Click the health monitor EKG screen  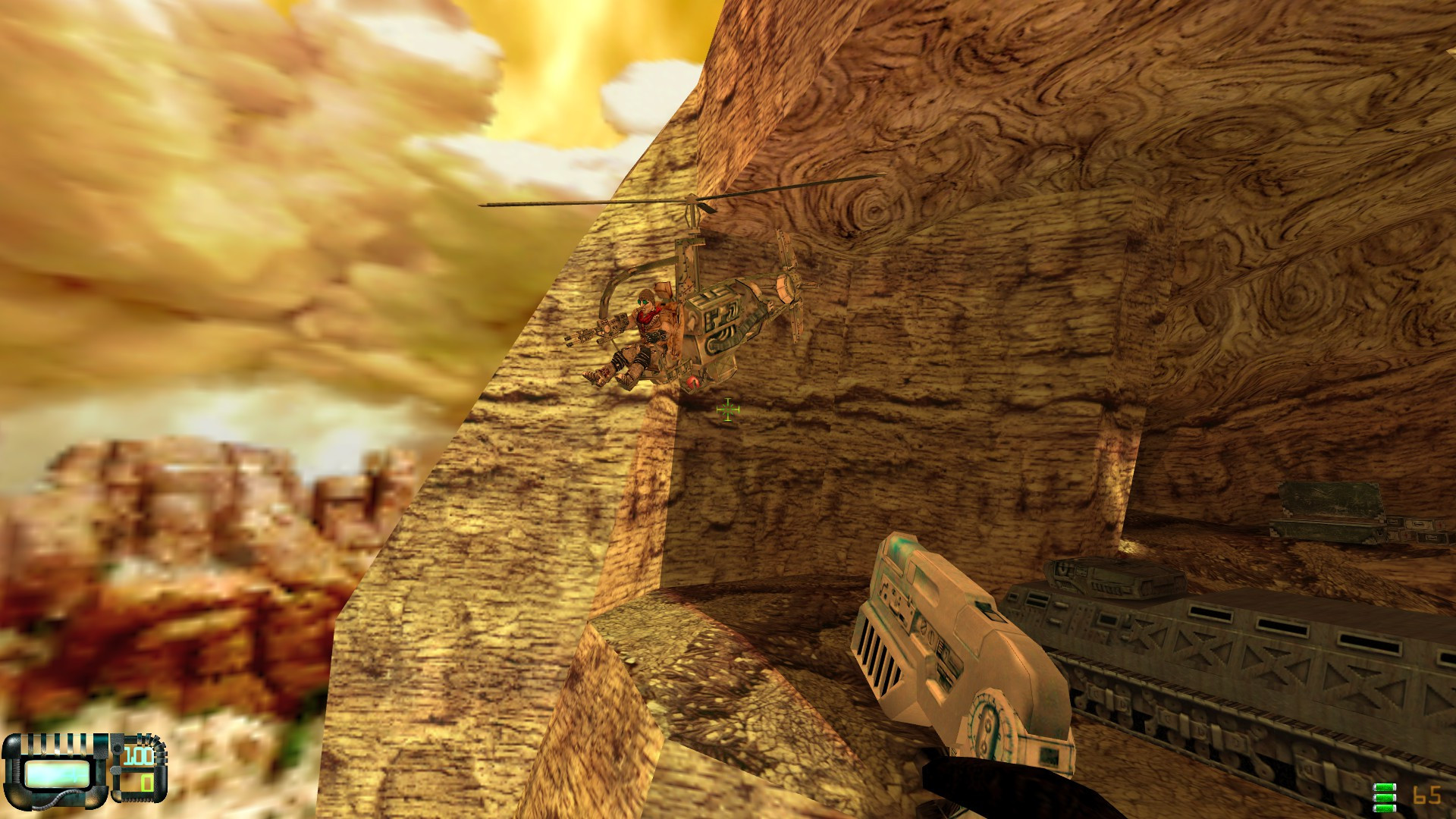(x=56, y=775)
